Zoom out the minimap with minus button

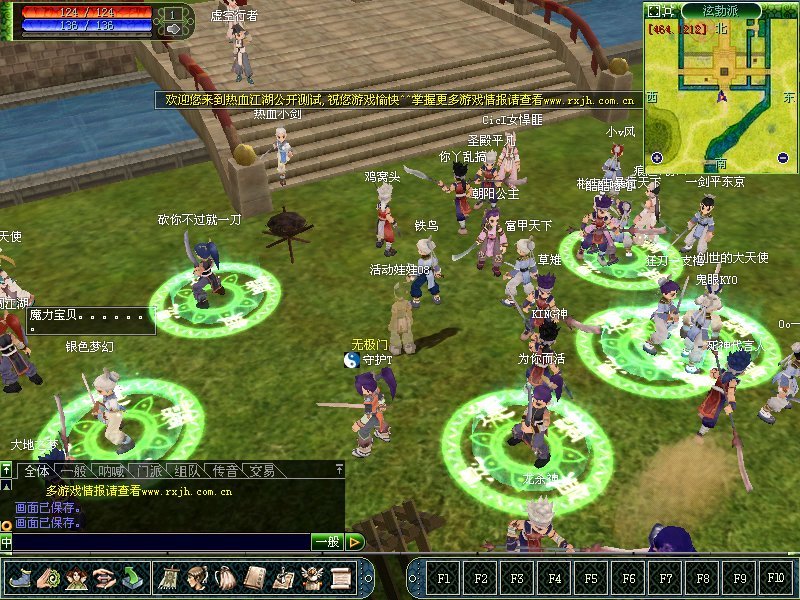pos(783,157)
